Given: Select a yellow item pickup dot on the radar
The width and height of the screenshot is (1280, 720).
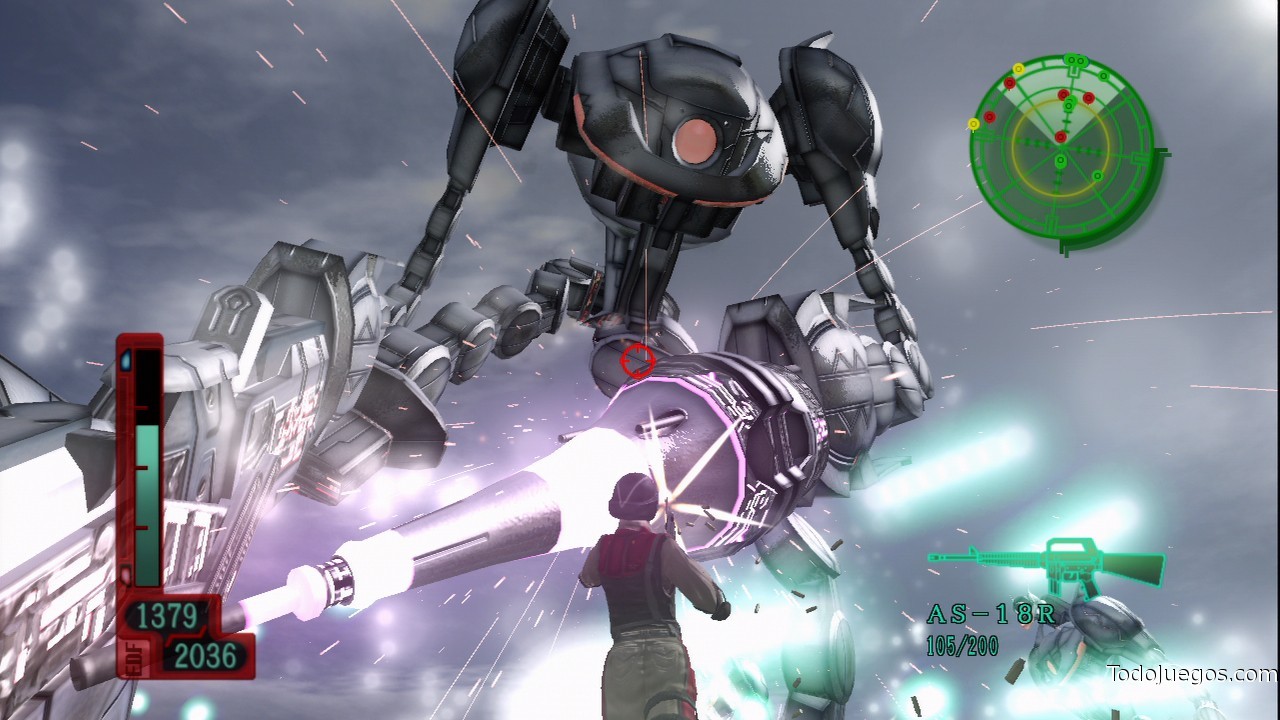Looking at the screenshot, I should coord(974,122).
